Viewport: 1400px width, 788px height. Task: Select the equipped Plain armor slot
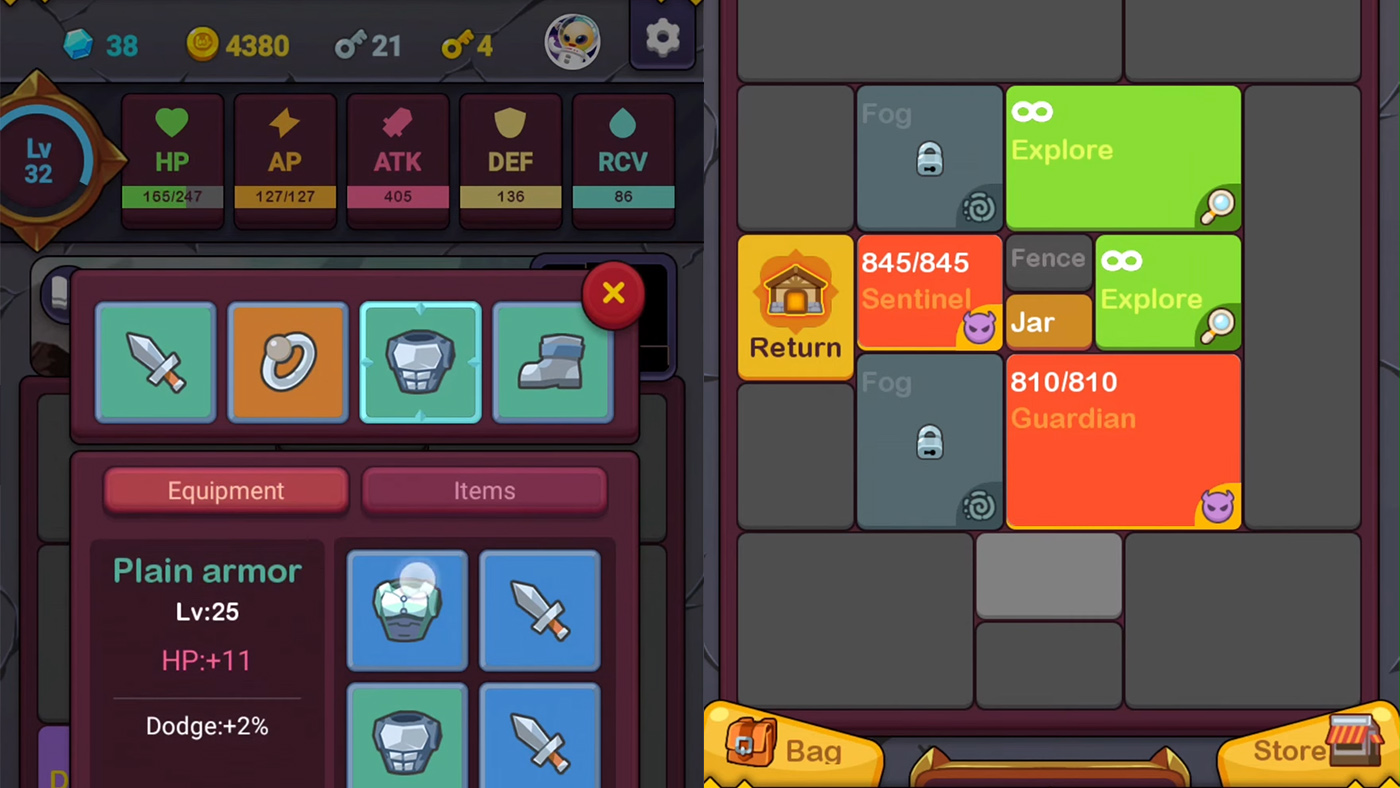point(421,362)
